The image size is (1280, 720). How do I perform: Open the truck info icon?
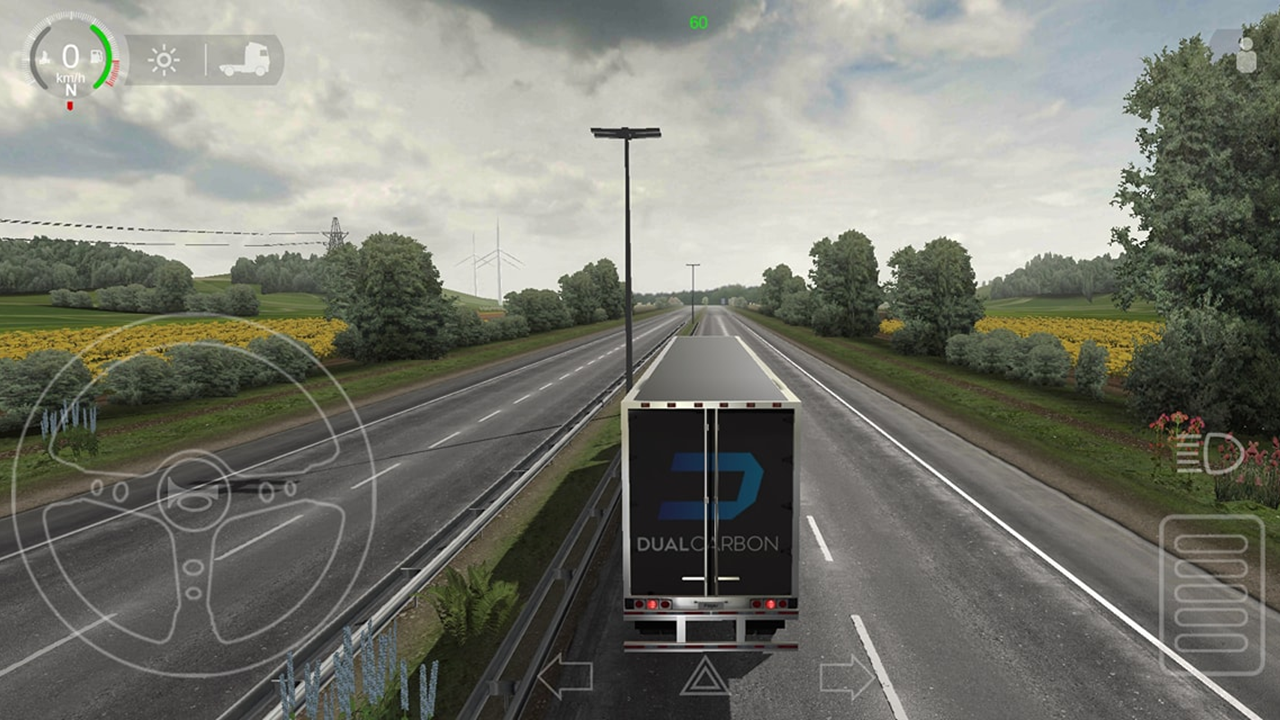(244, 60)
